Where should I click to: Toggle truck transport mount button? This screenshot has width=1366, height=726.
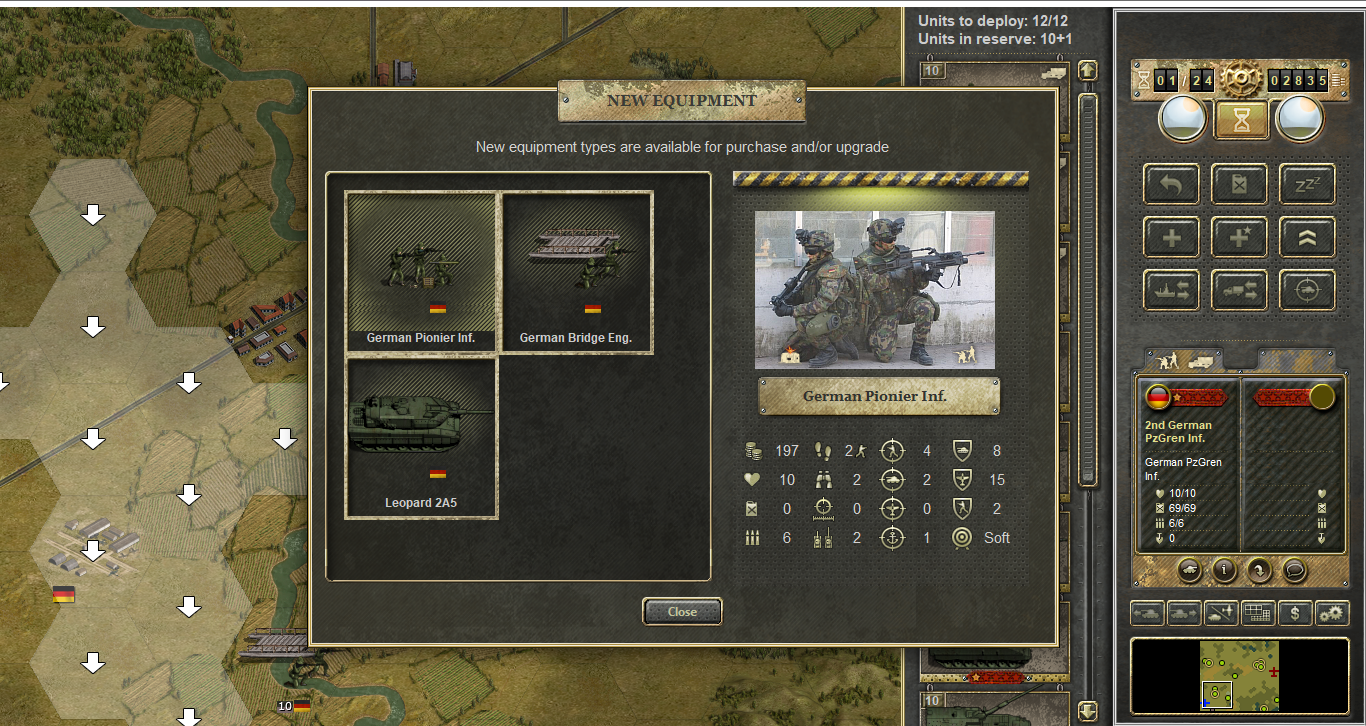tap(1240, 290)
